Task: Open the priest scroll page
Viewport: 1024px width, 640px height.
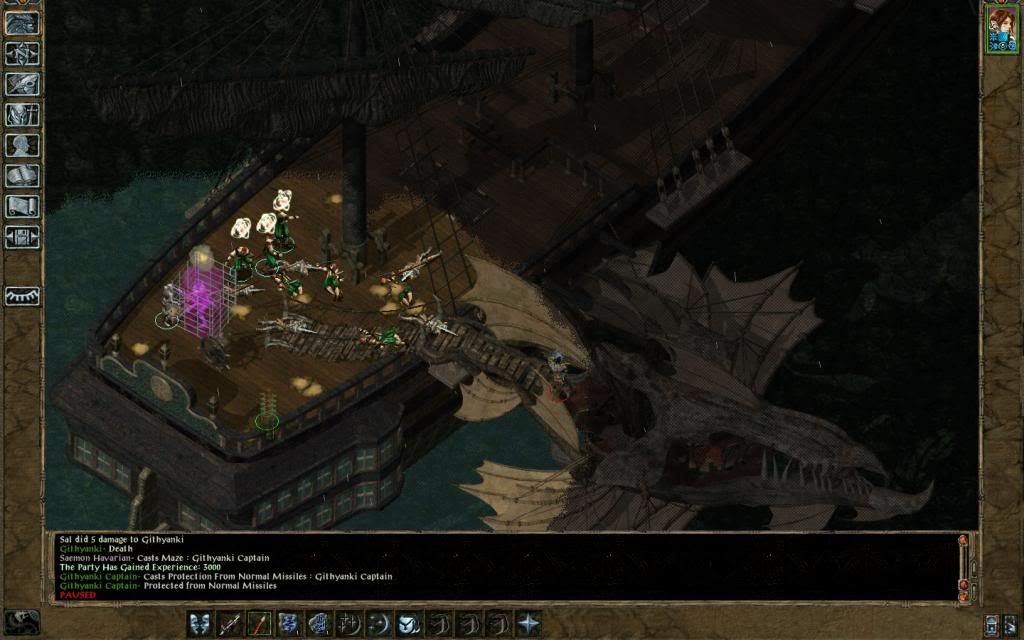Action: (x=22, y=206)
